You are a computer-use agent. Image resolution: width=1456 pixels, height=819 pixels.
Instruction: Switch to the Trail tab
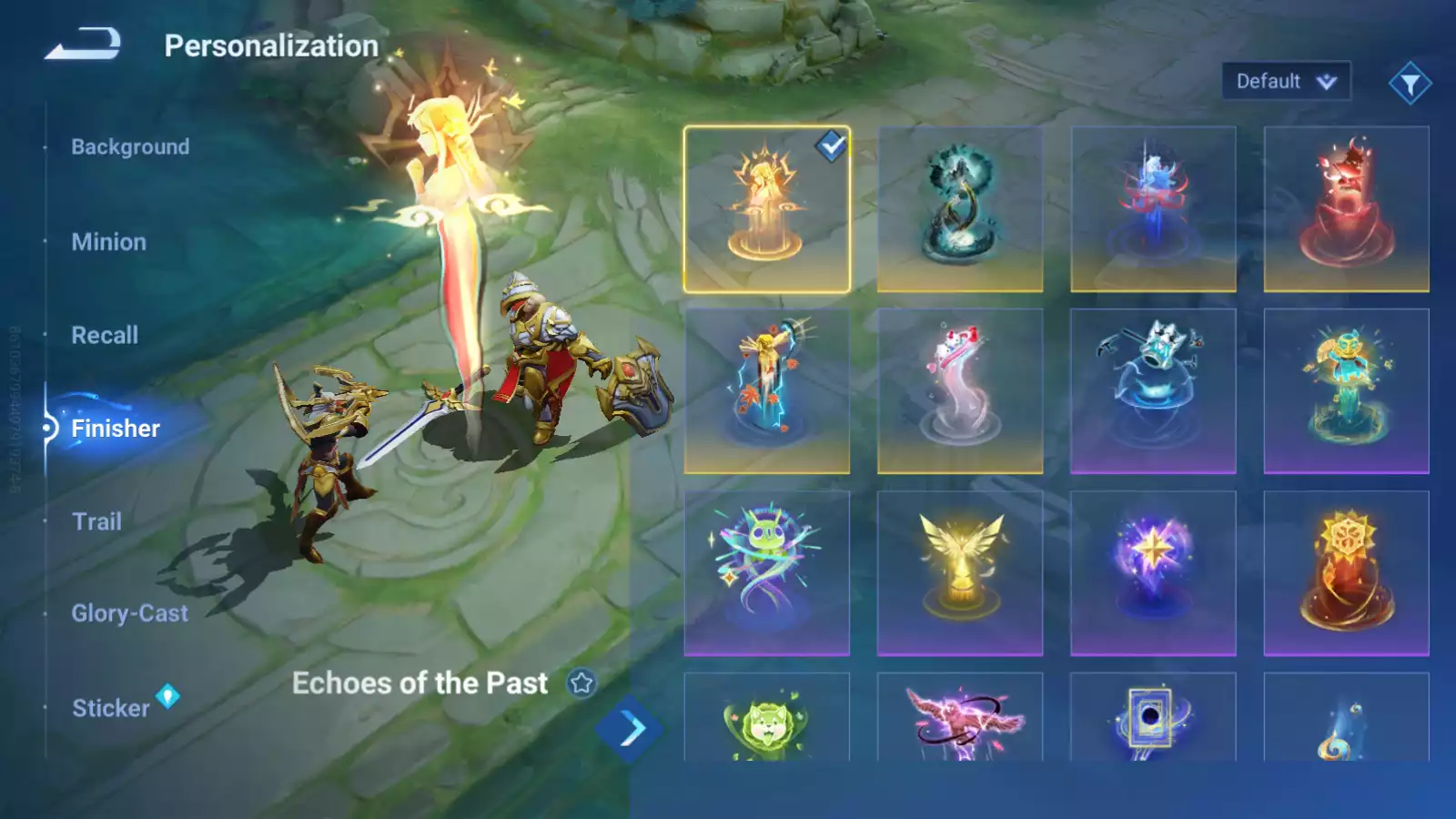click(96, 521)
